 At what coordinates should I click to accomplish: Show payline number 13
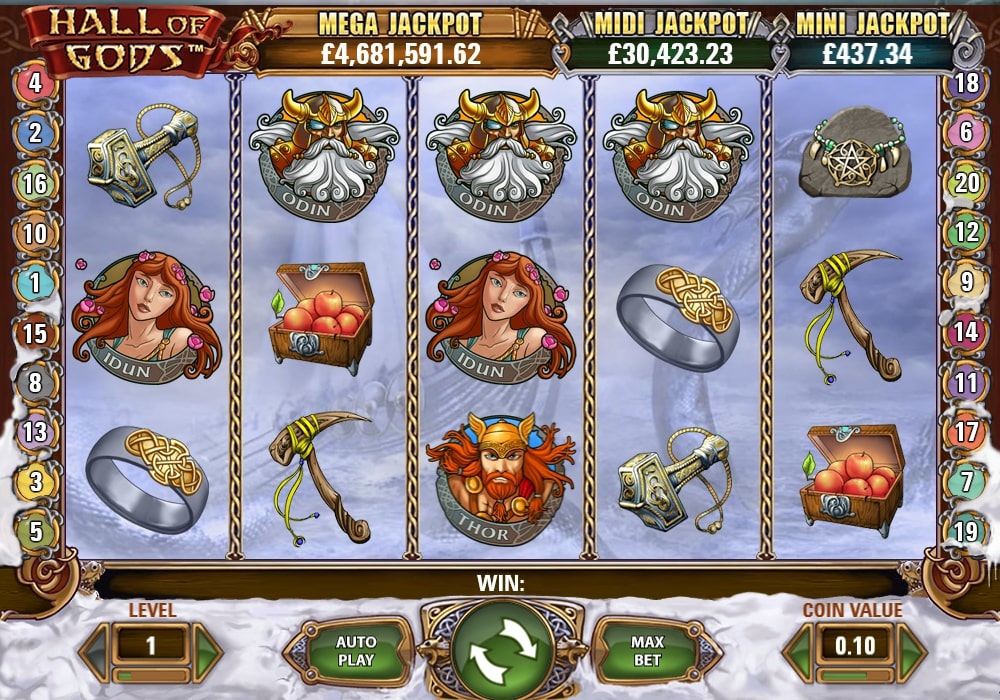pyautogui.click(x=35, y=432)
